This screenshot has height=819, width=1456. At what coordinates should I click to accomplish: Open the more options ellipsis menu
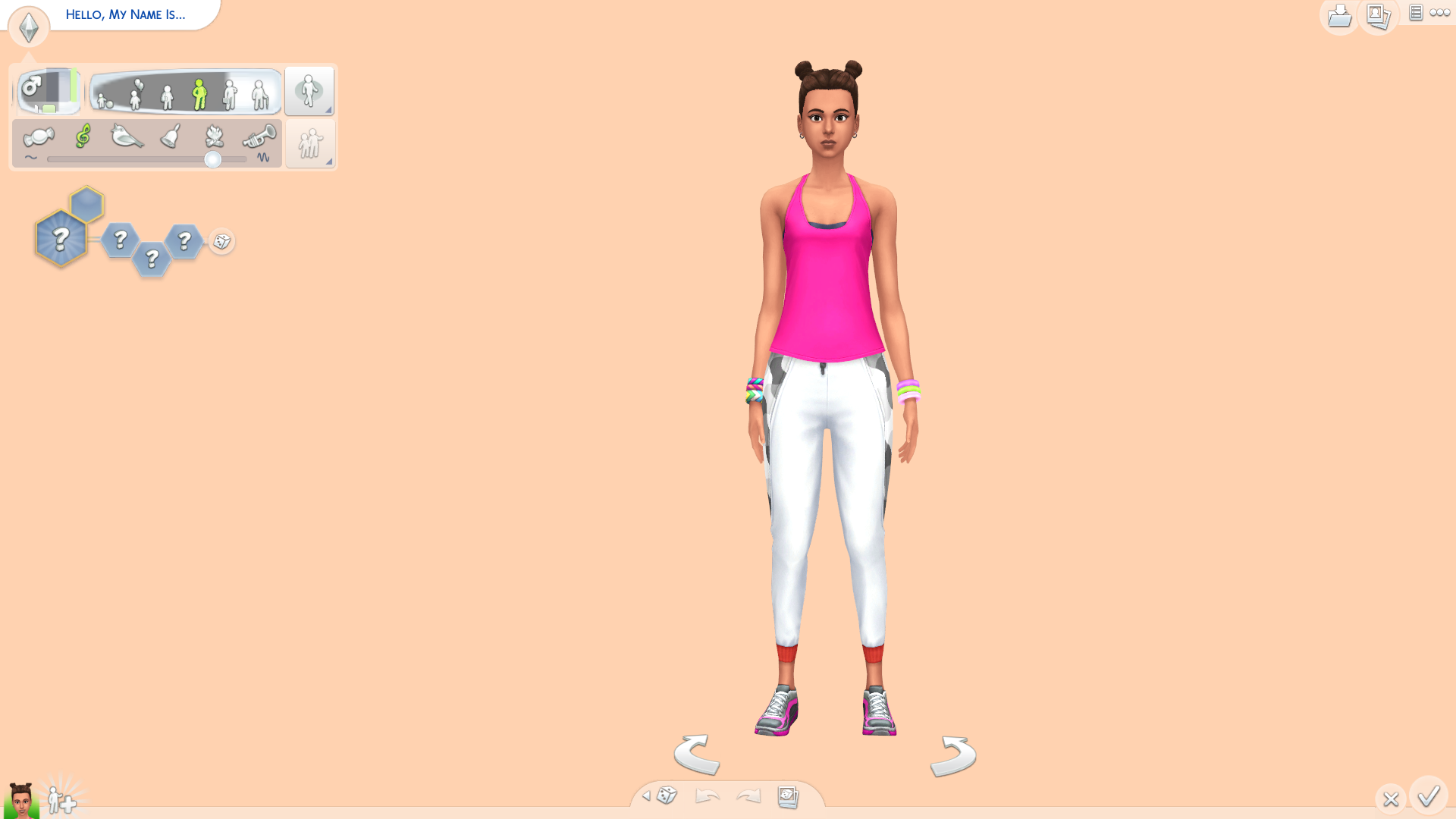[1441, 13]
